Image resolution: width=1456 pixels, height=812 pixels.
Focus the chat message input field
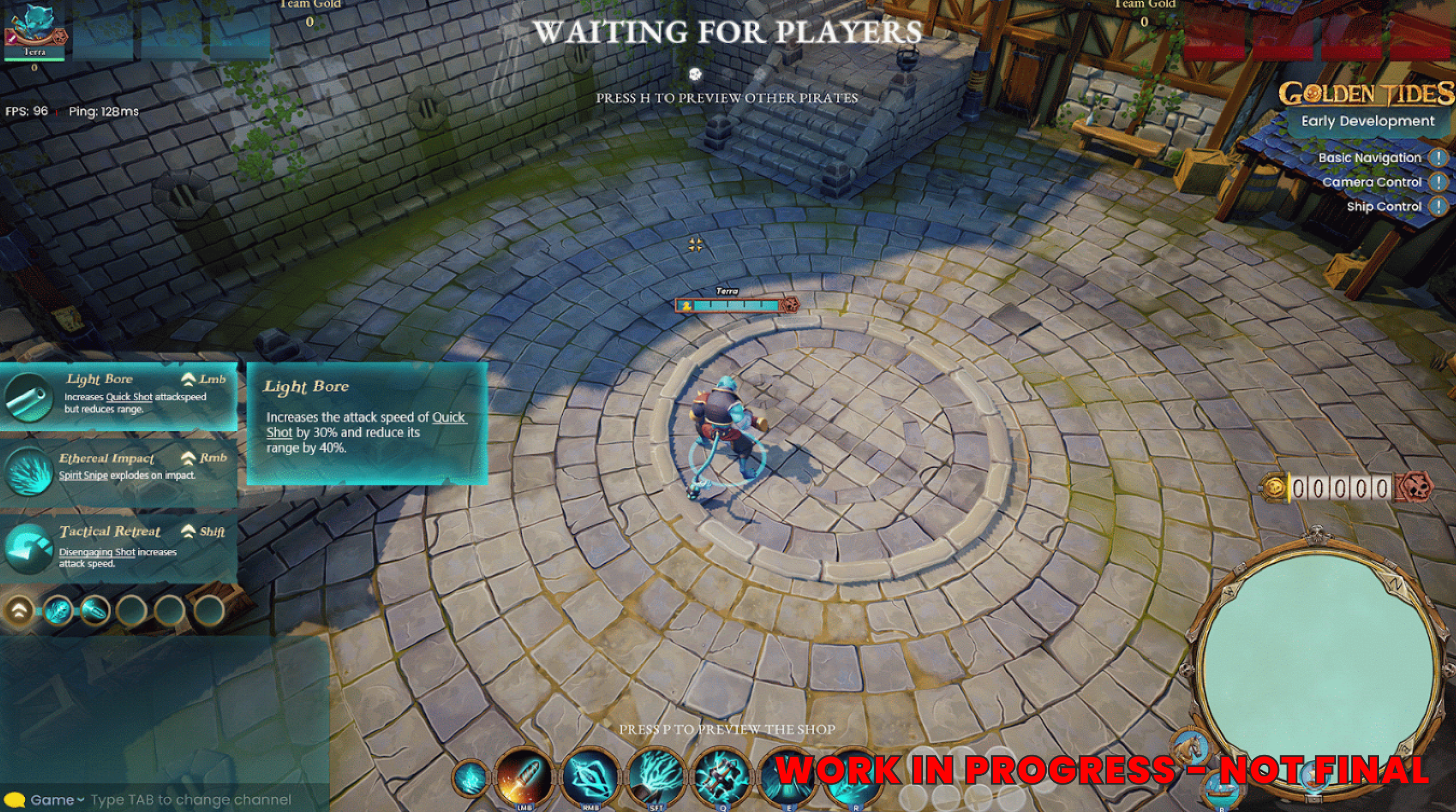pyautogui.click(x=191, y=800)
